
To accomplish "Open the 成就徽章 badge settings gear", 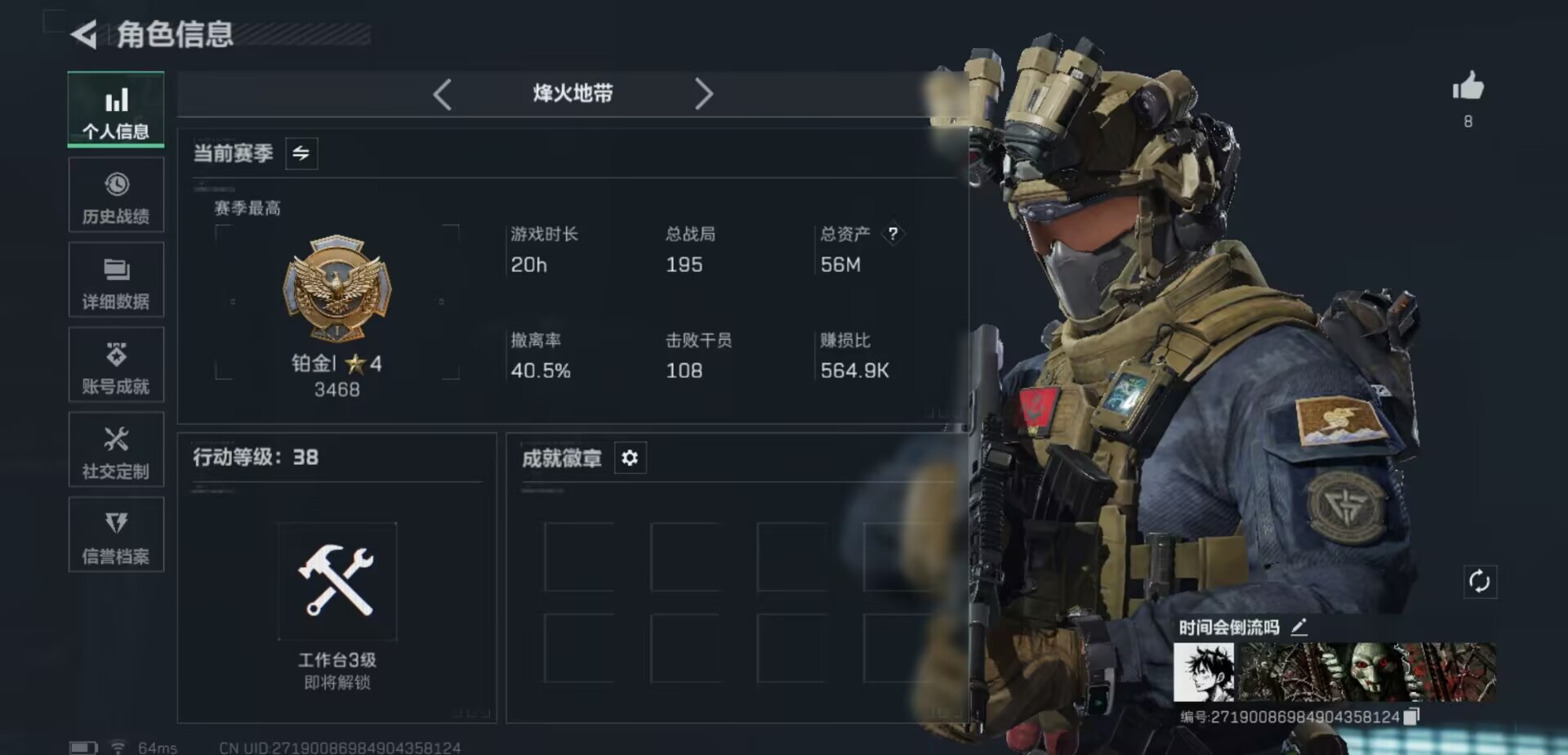I will tap(629, 458).
